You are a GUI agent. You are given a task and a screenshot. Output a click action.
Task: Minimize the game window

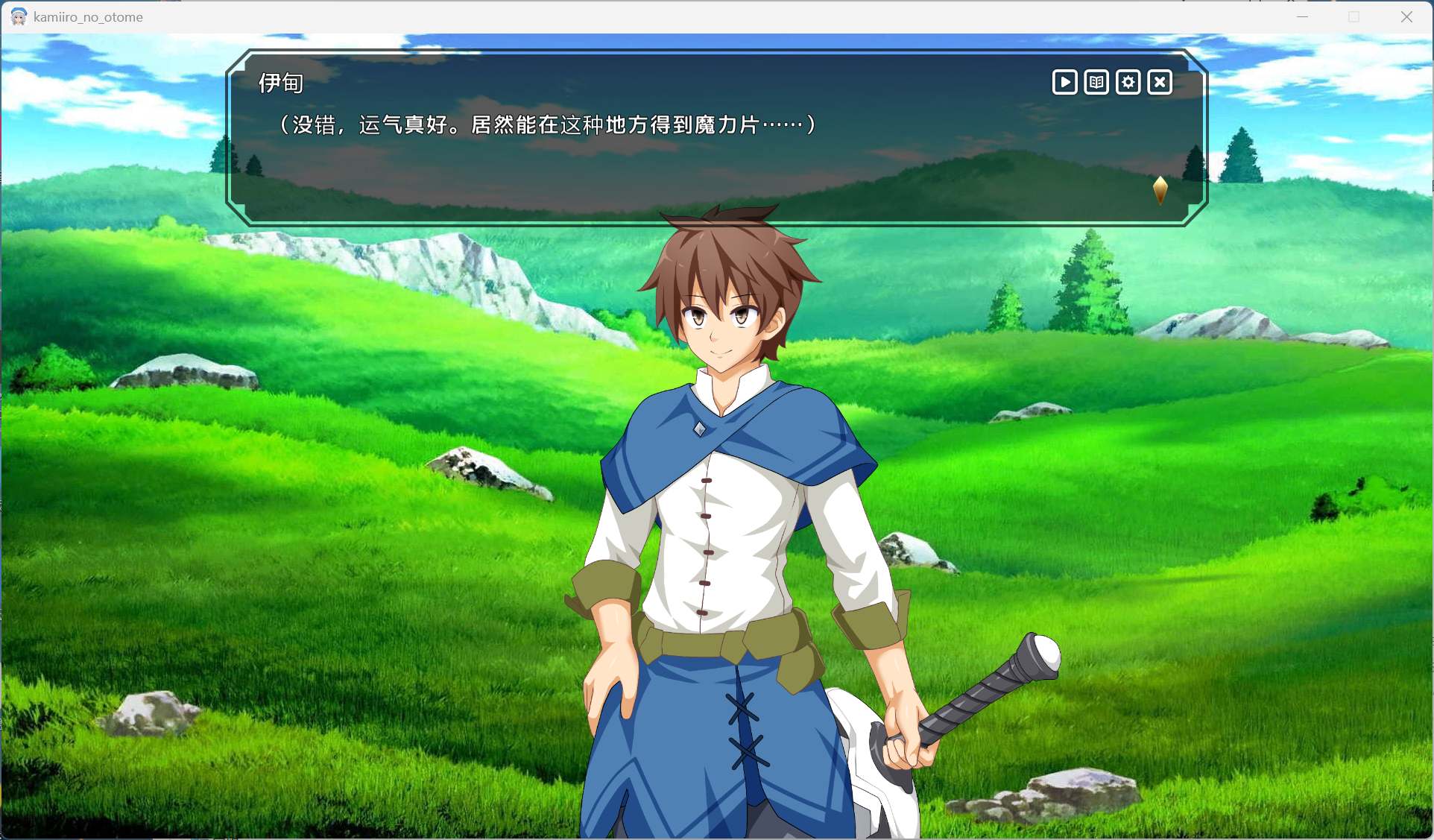(1301, 16)
